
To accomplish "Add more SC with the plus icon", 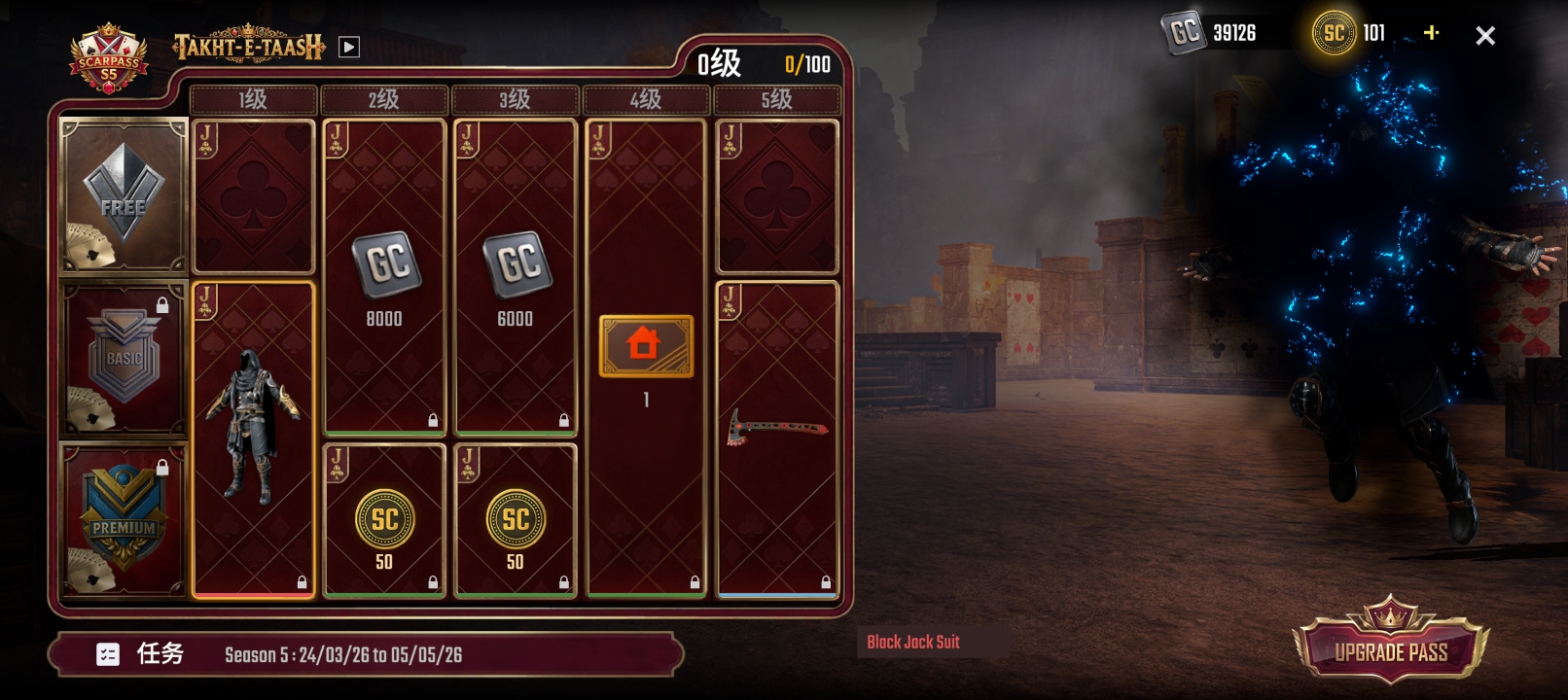I will [1431, 33].
